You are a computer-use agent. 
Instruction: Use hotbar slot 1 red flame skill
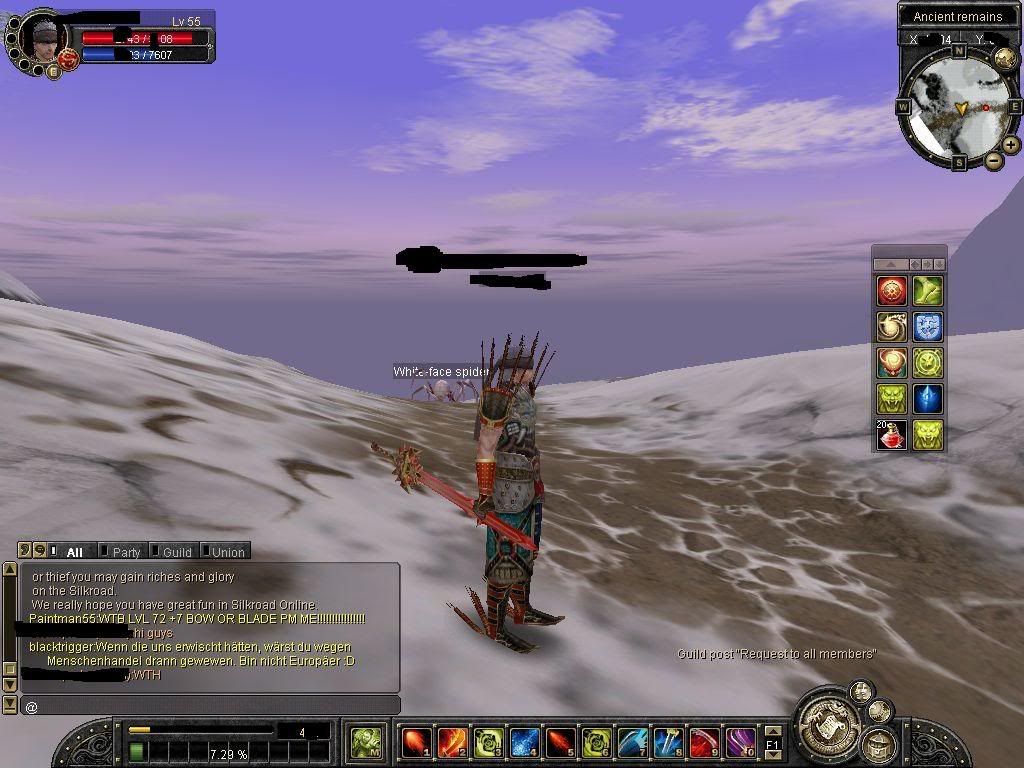pyautogui.click(x=415, y=743)
